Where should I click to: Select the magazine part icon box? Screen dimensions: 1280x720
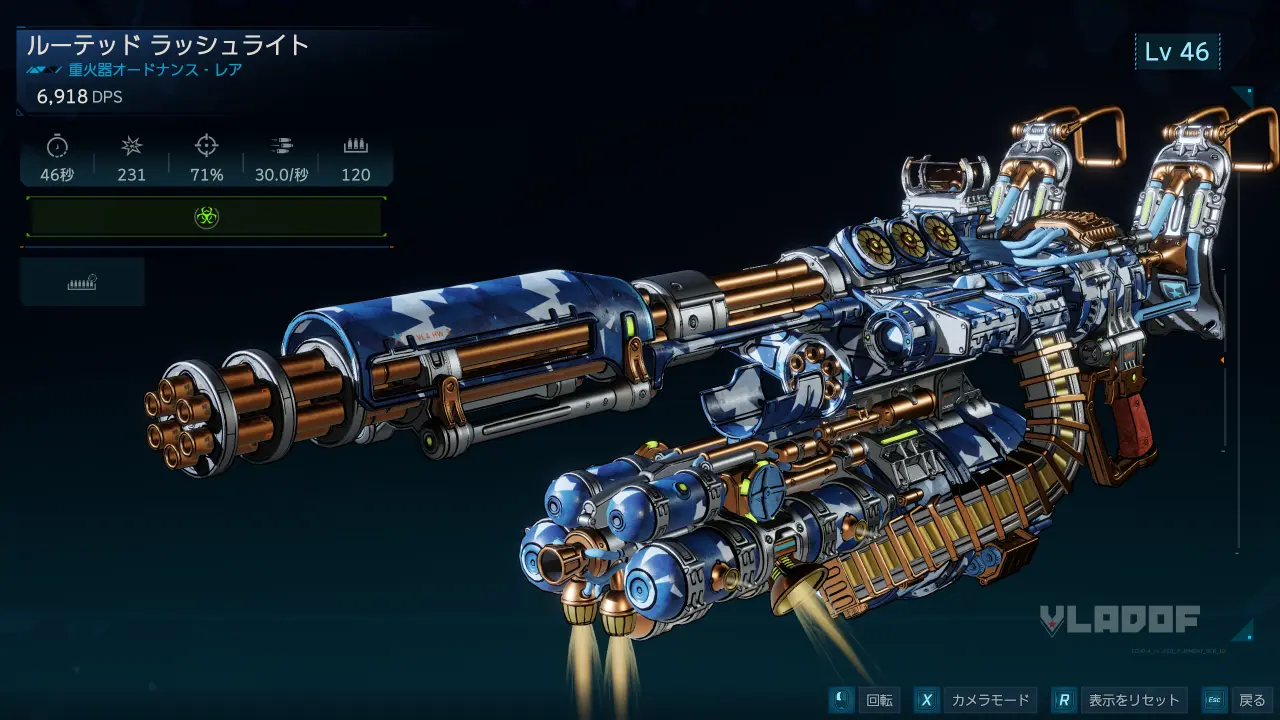click(x=82, y=282)
